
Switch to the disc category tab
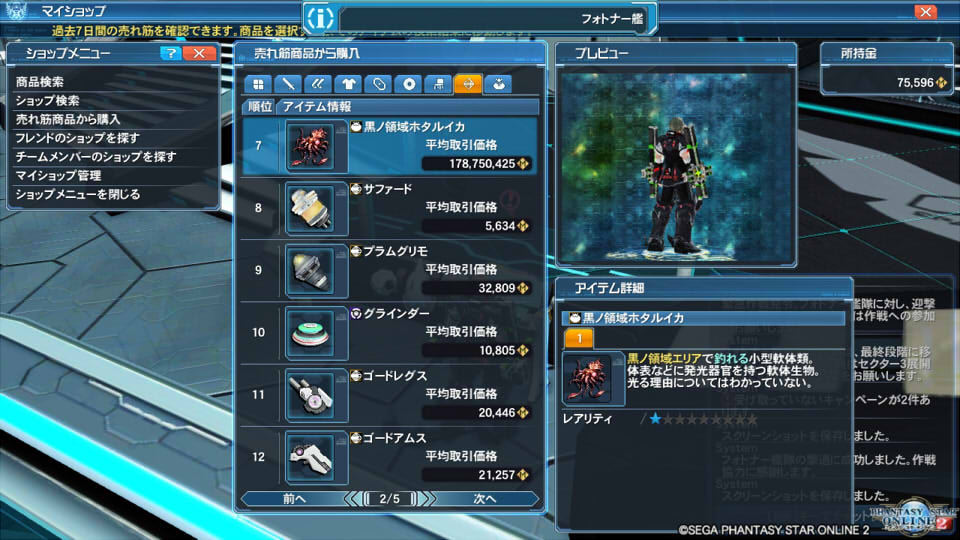(410, 84)
